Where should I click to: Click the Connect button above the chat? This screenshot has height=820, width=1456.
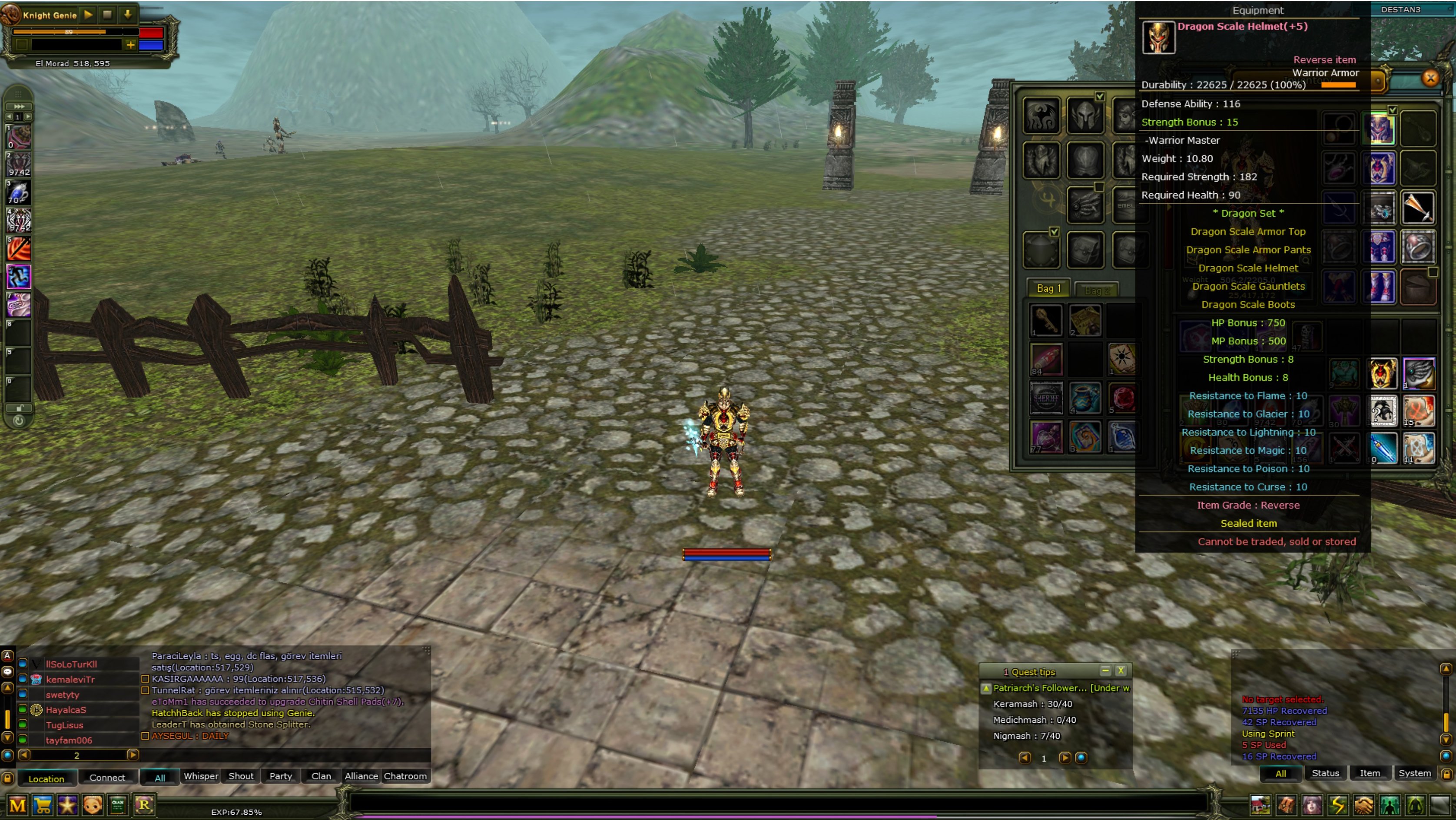(x=107, y=777)
